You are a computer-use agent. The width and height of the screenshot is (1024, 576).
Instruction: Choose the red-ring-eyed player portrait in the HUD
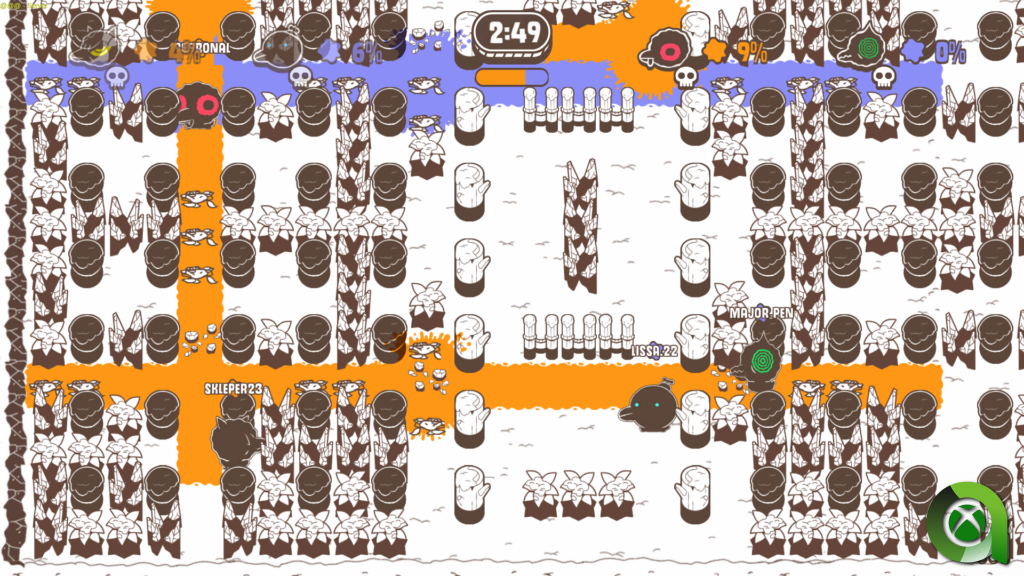click(665, 48)
